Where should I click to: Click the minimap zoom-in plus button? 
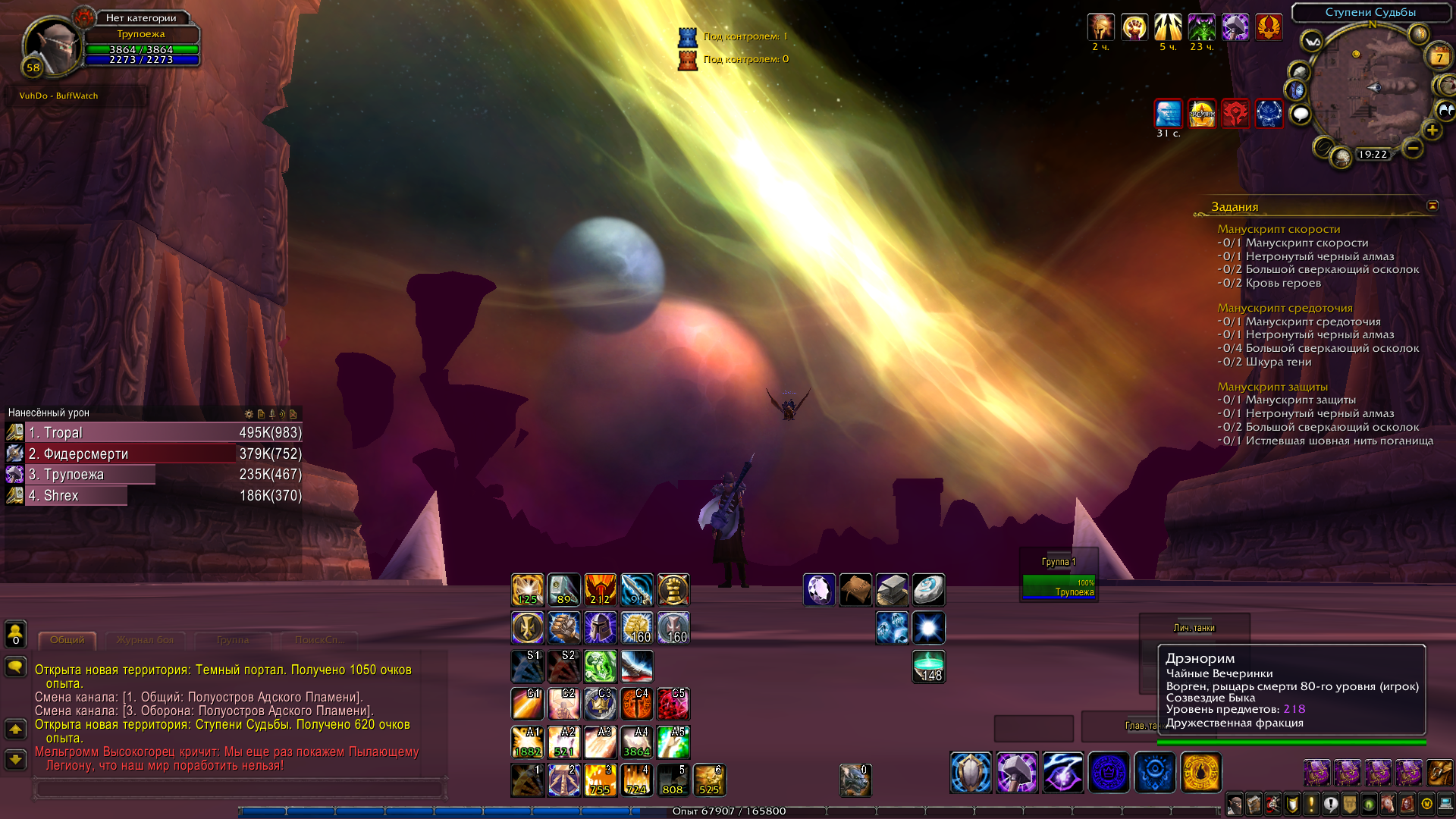tap(1432, 130)
